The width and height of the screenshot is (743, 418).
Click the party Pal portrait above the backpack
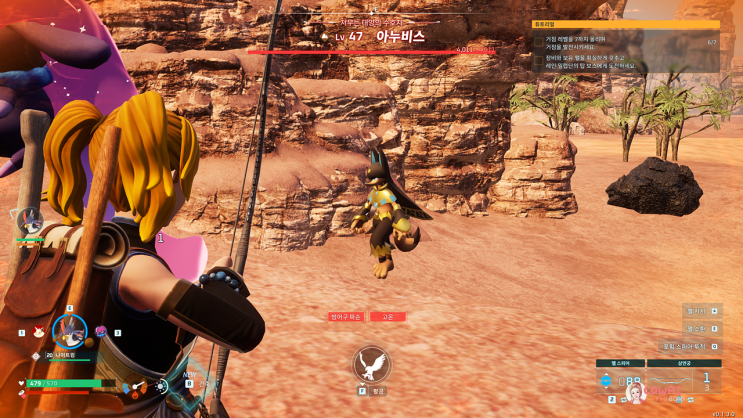pos(29,220)
